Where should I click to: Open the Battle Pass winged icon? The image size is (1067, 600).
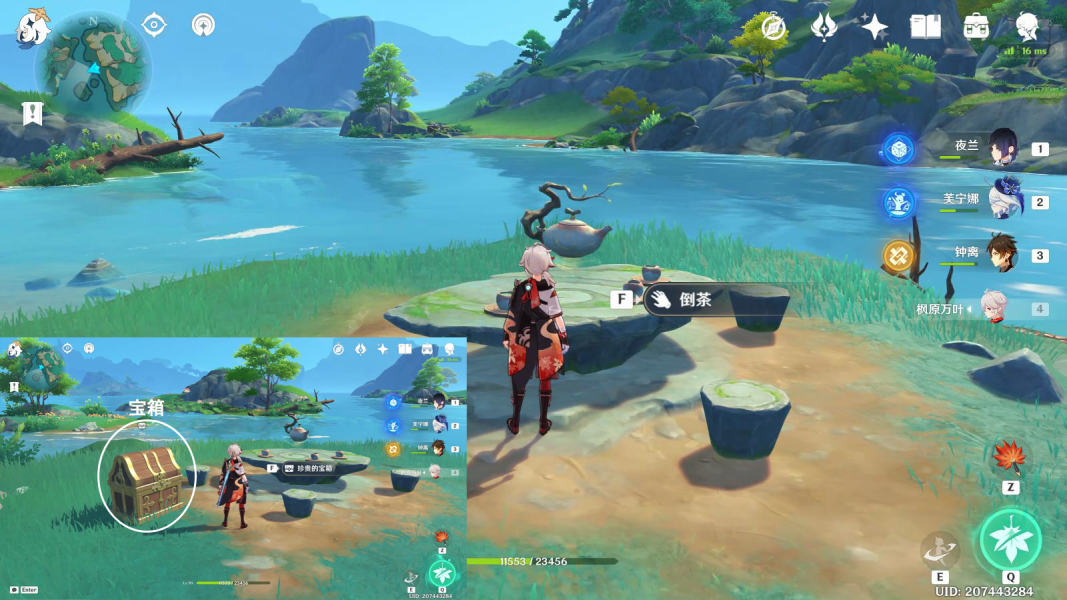(x=824, y=27)
